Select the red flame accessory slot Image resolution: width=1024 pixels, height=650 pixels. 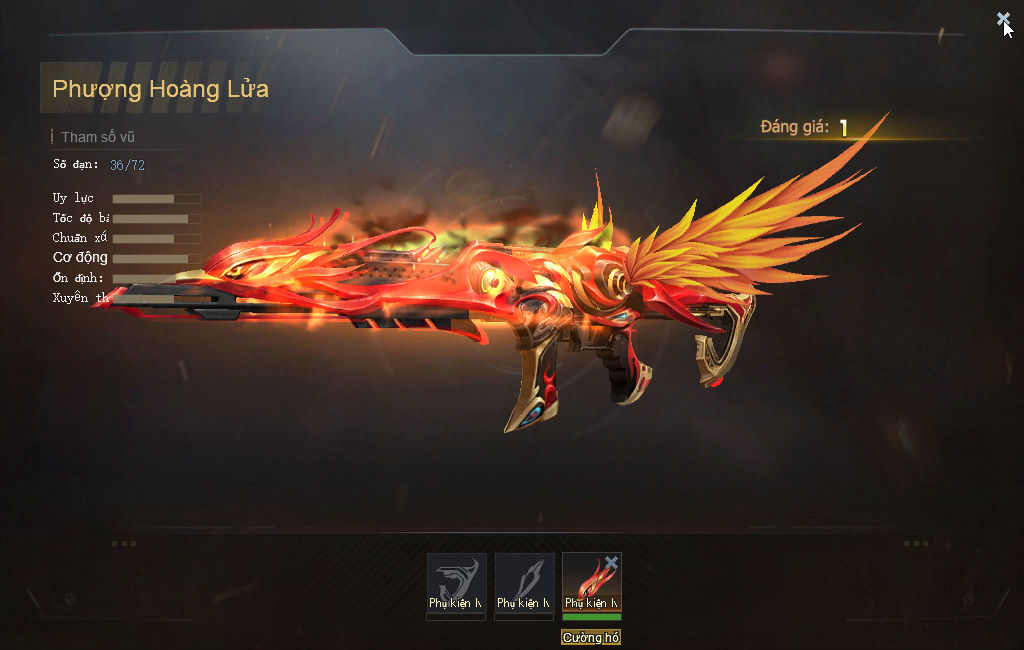(588, 585)
